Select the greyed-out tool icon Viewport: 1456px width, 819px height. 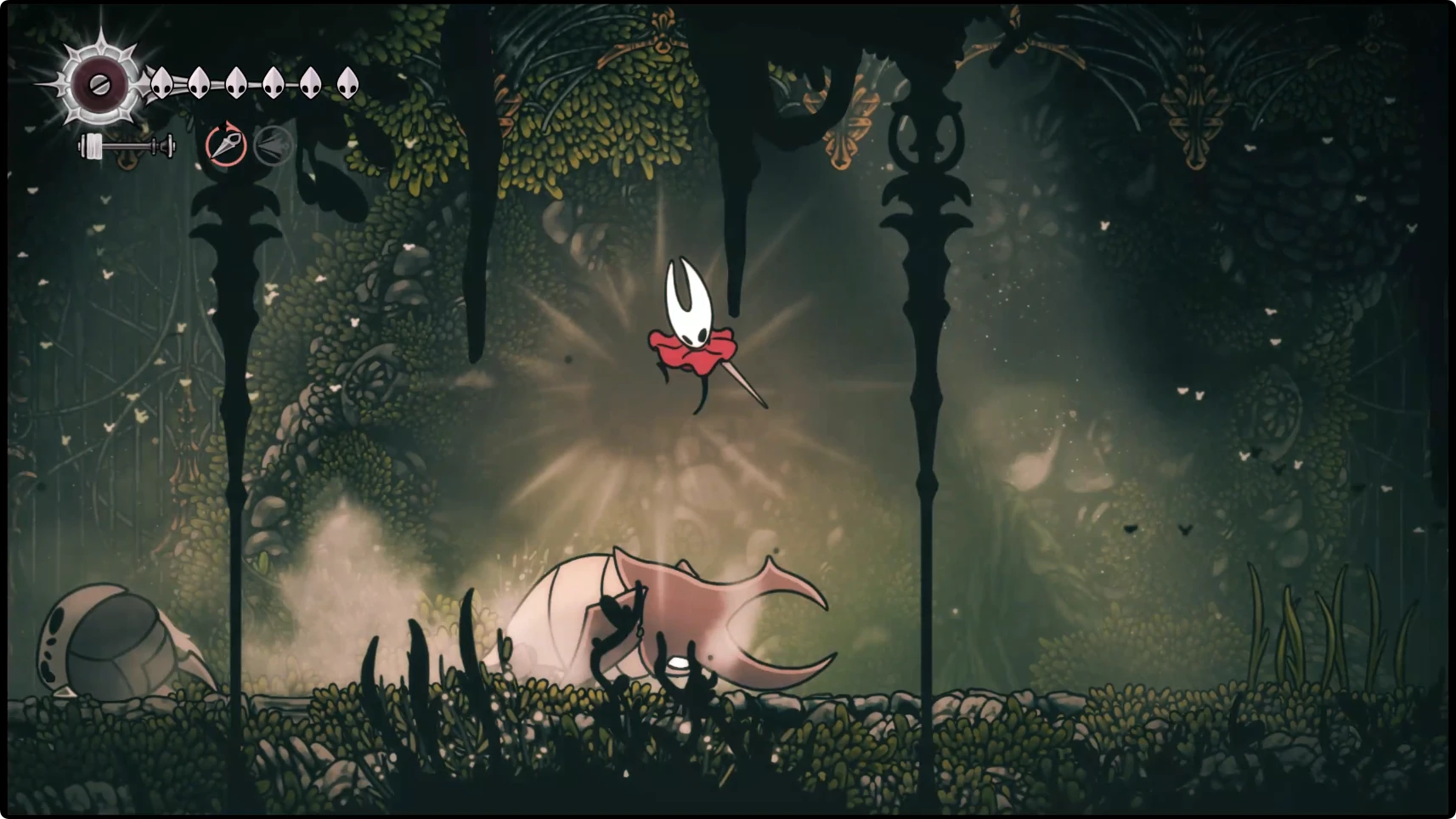tap(274, 146)
